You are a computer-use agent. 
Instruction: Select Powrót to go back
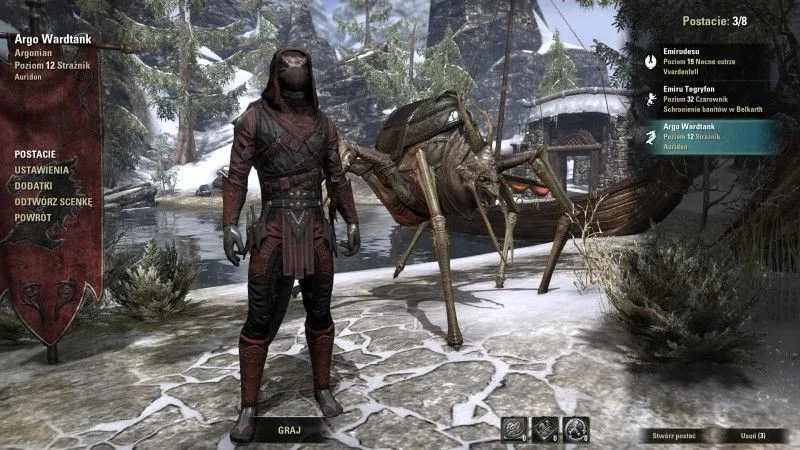tap(33, 216)
